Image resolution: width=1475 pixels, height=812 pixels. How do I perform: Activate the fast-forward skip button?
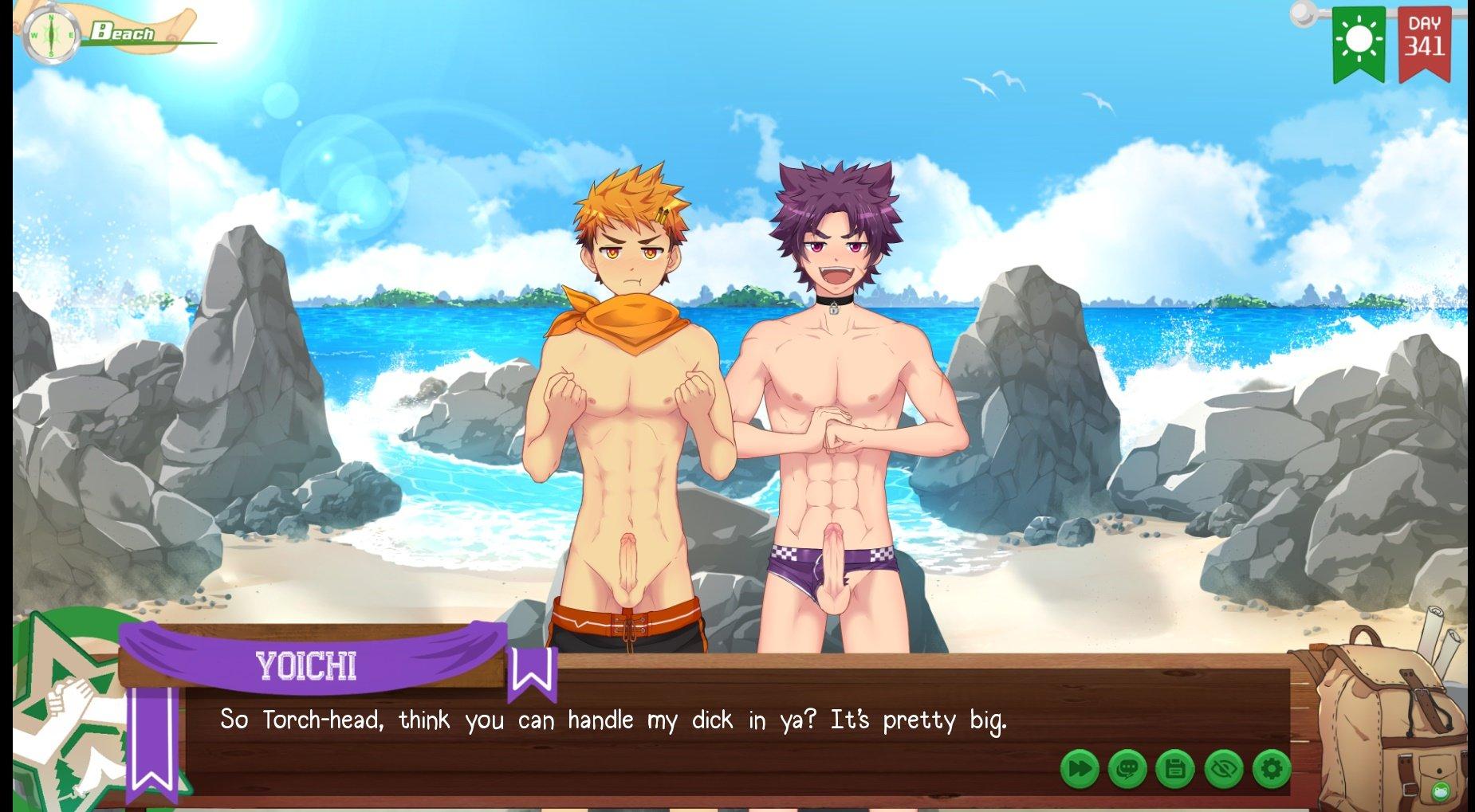click(x=1080, y=769)
